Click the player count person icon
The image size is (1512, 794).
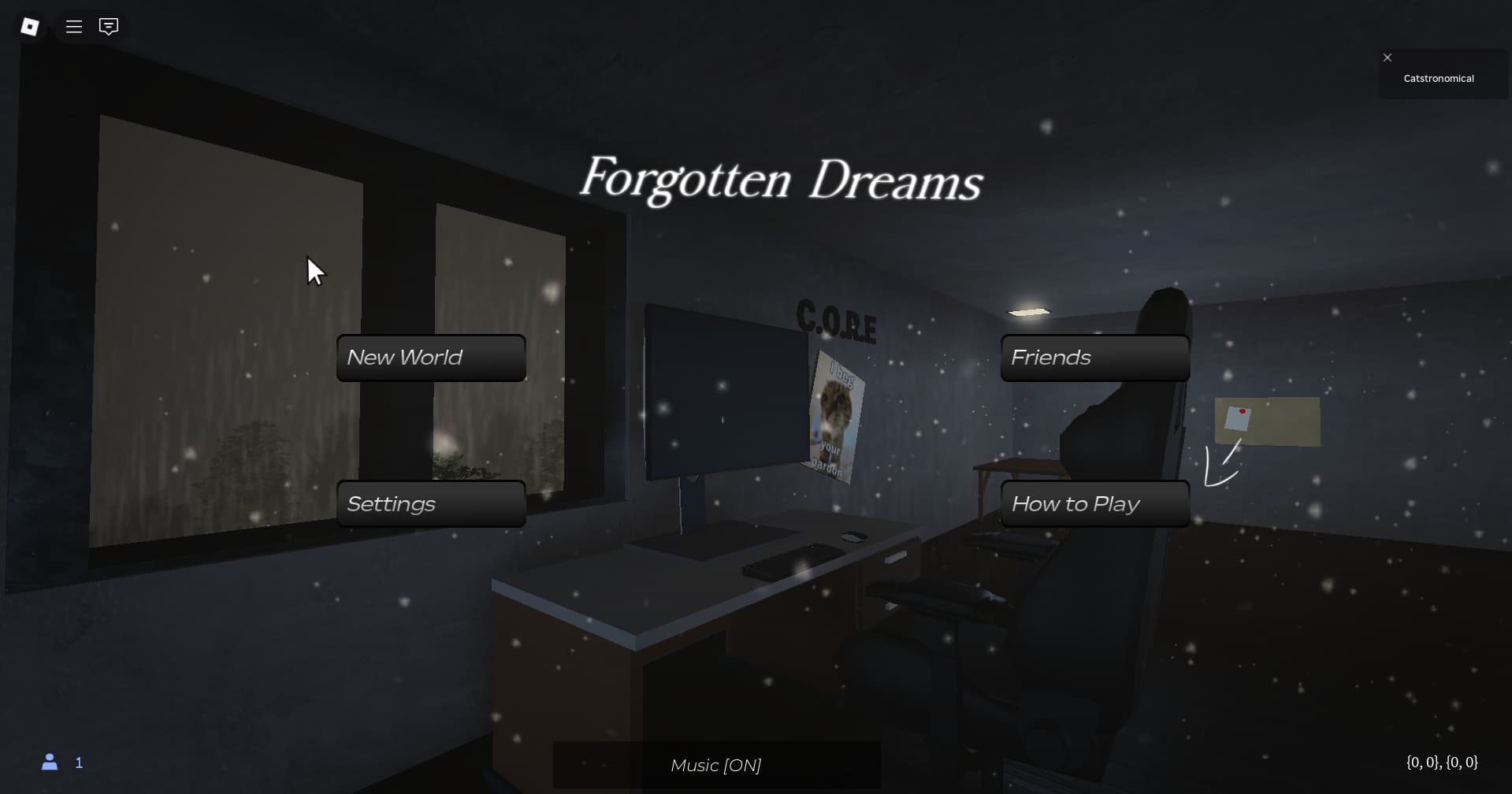click(x=50, y=762)
